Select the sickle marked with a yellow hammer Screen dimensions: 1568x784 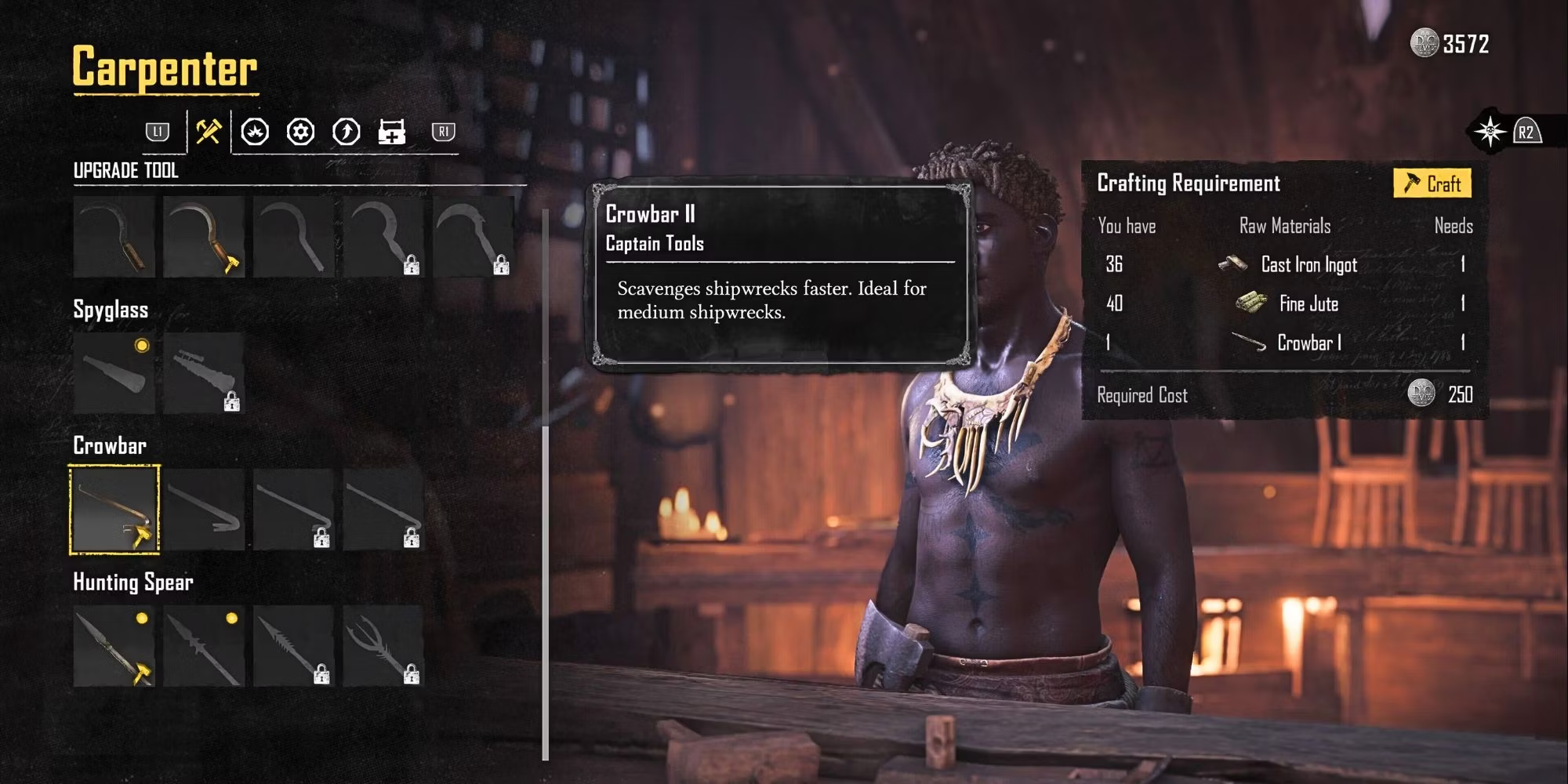(204, 237)
